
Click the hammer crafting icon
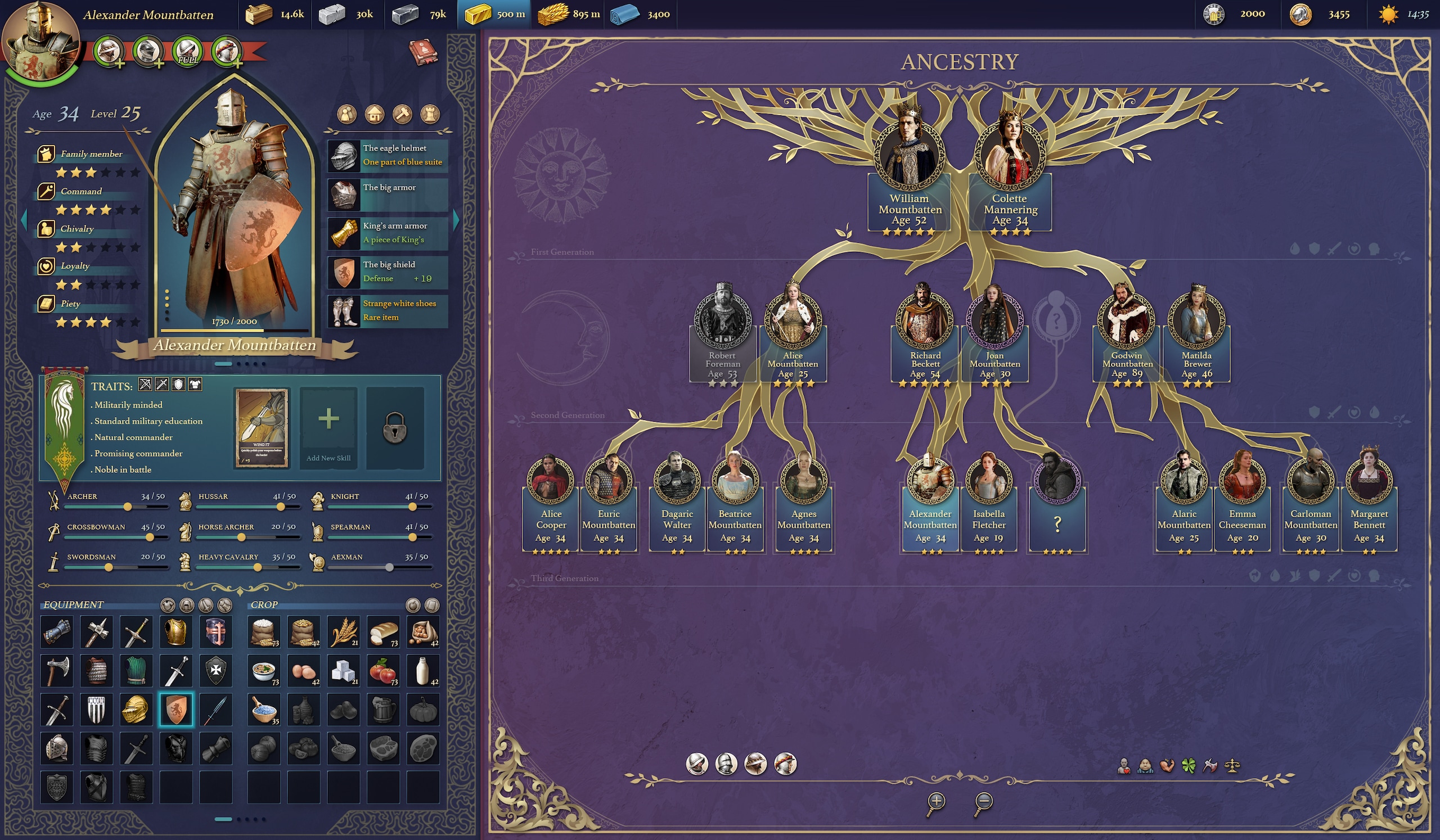402,115
